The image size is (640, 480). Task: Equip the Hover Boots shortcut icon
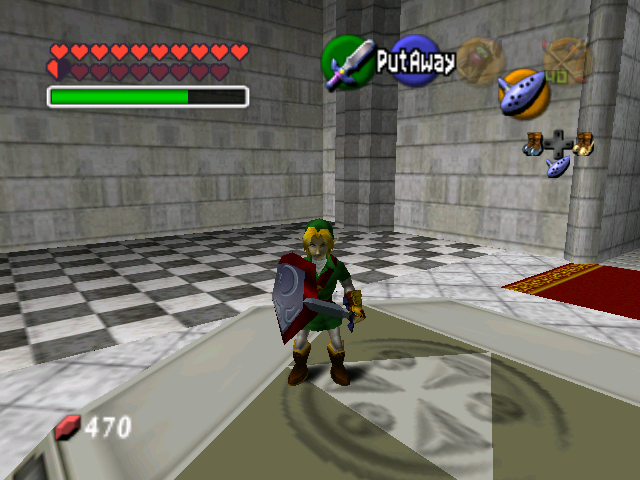point(583,144)
